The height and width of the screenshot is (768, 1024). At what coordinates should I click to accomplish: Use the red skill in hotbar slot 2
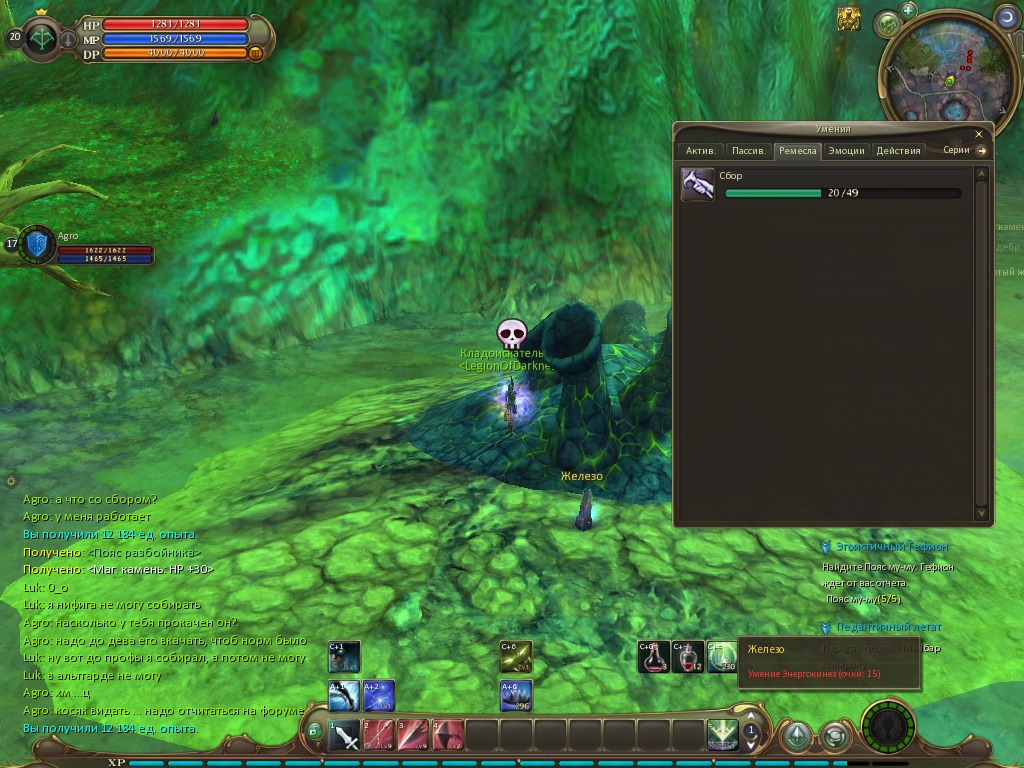click(379, 736)
